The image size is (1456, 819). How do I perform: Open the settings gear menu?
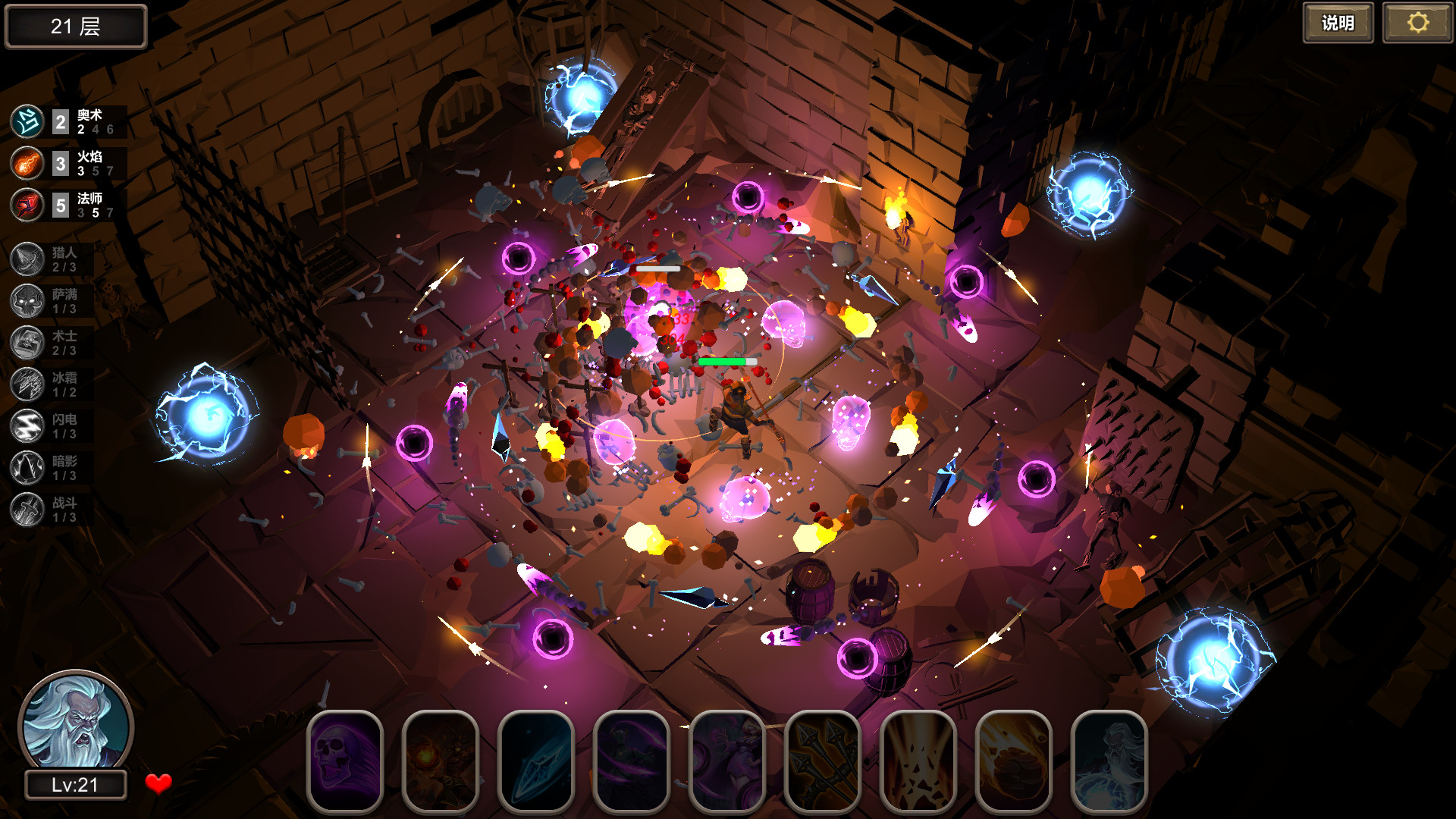(1416, 24)
